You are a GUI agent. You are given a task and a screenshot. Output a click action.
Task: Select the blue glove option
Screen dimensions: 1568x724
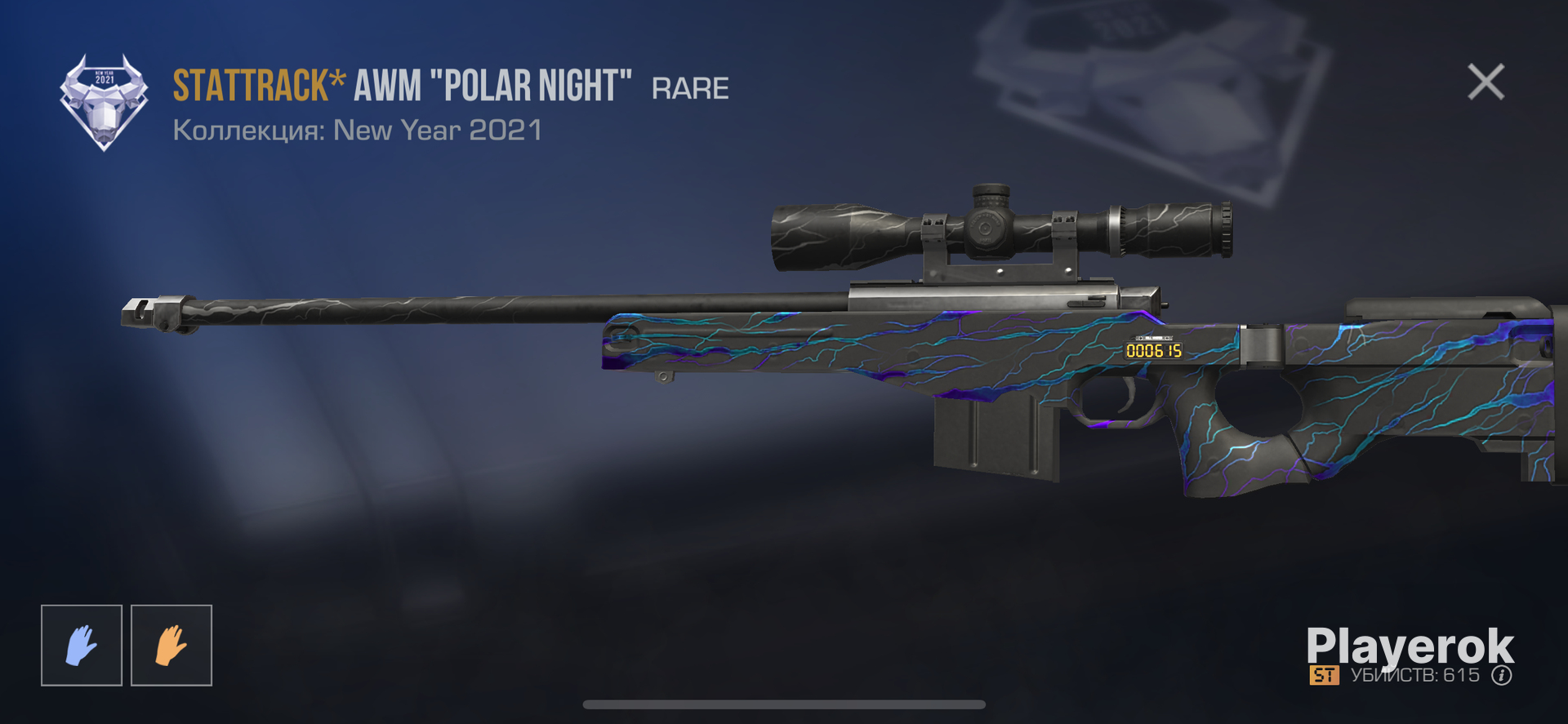pos(82,646)
